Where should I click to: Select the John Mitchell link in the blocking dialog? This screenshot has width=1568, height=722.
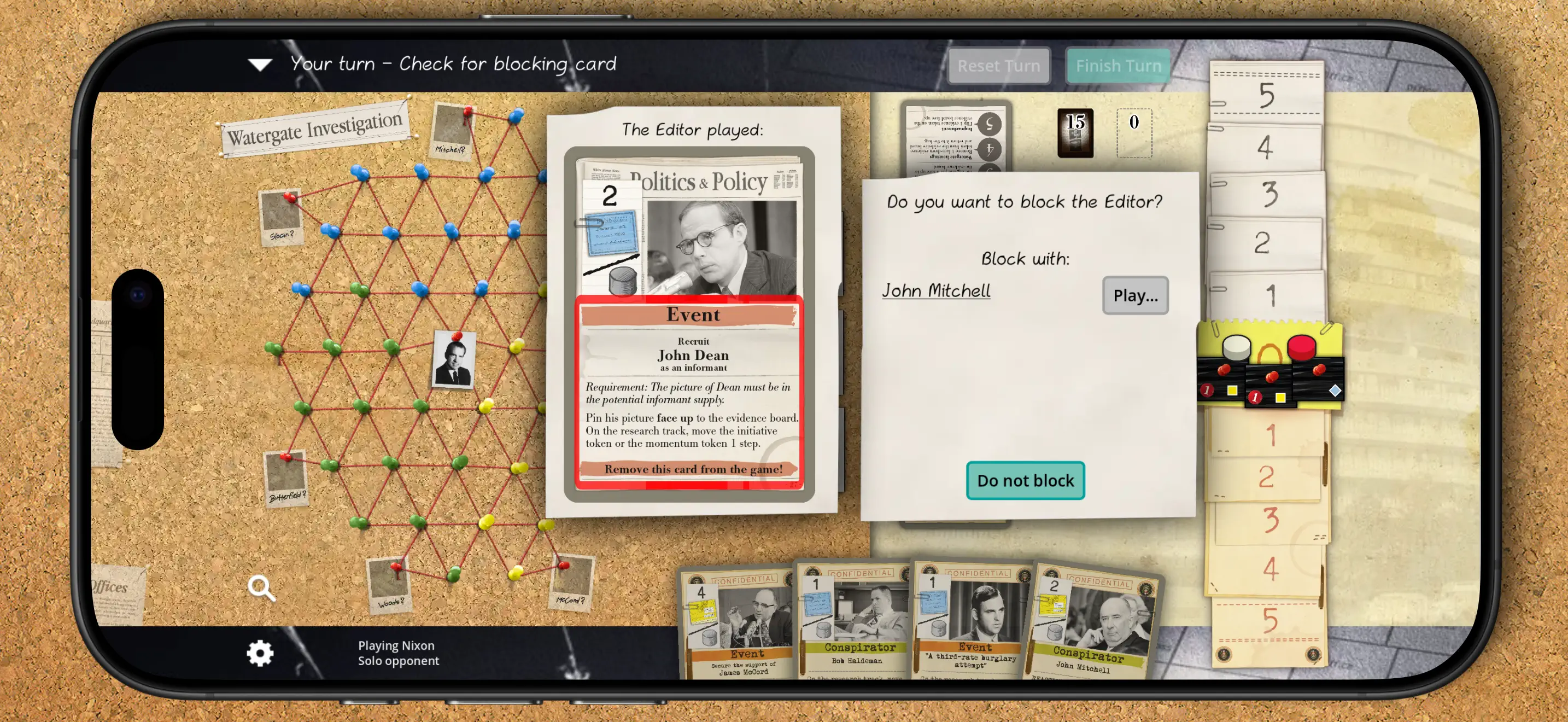936,290
